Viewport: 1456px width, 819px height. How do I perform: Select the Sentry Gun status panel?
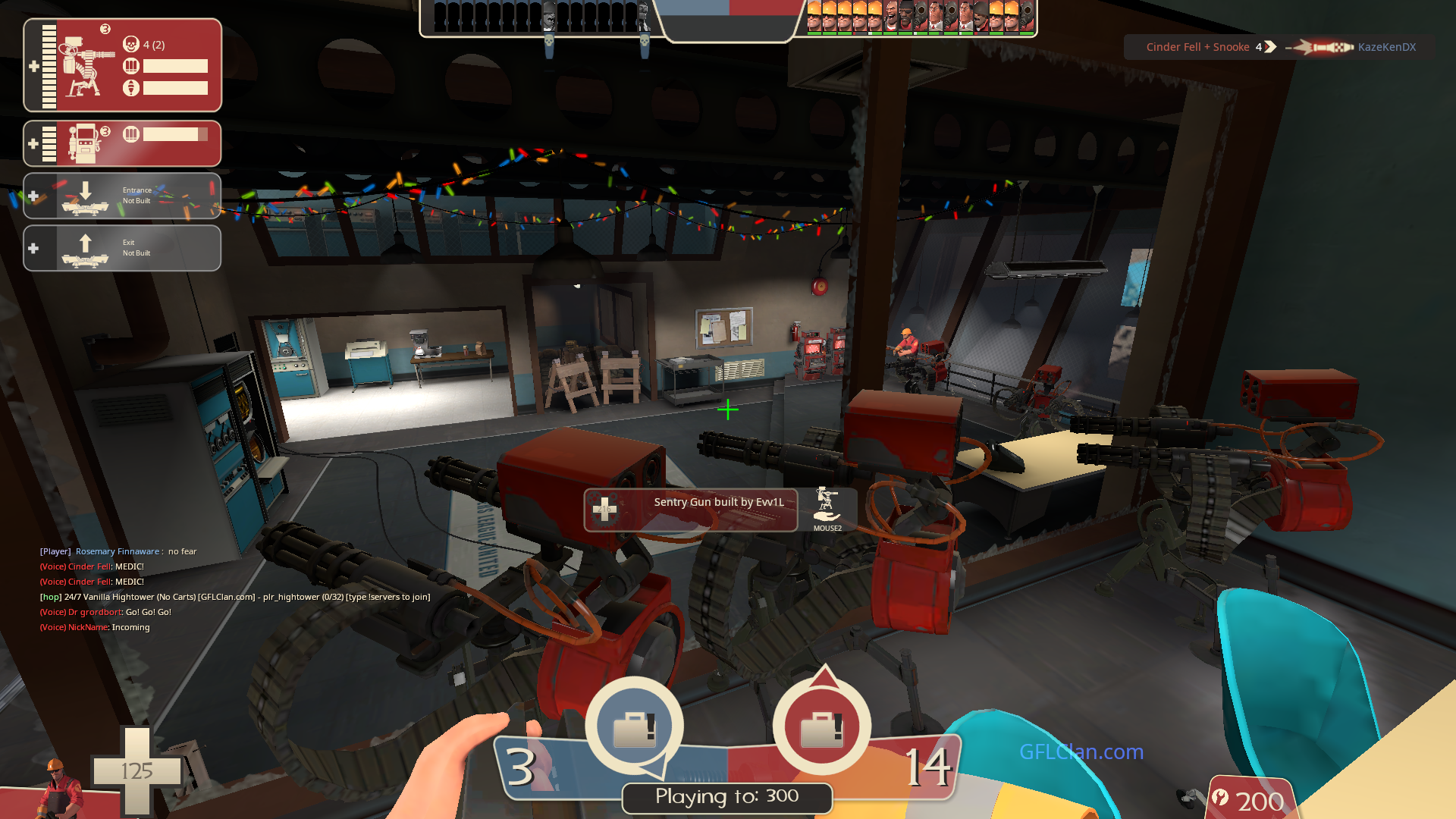[x=122, y=65]
